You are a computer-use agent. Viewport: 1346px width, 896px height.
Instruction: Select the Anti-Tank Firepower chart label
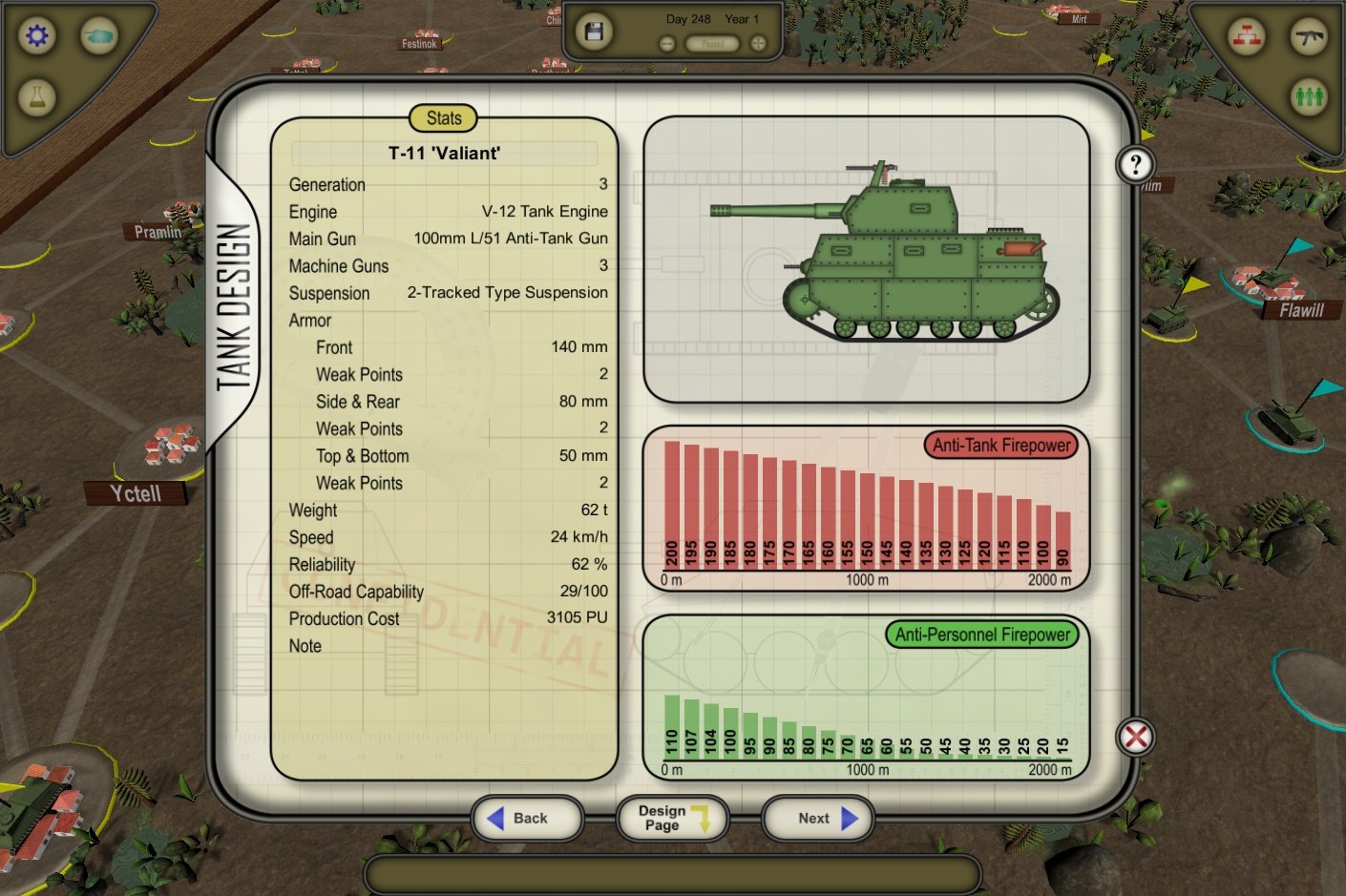coord(999,445)
